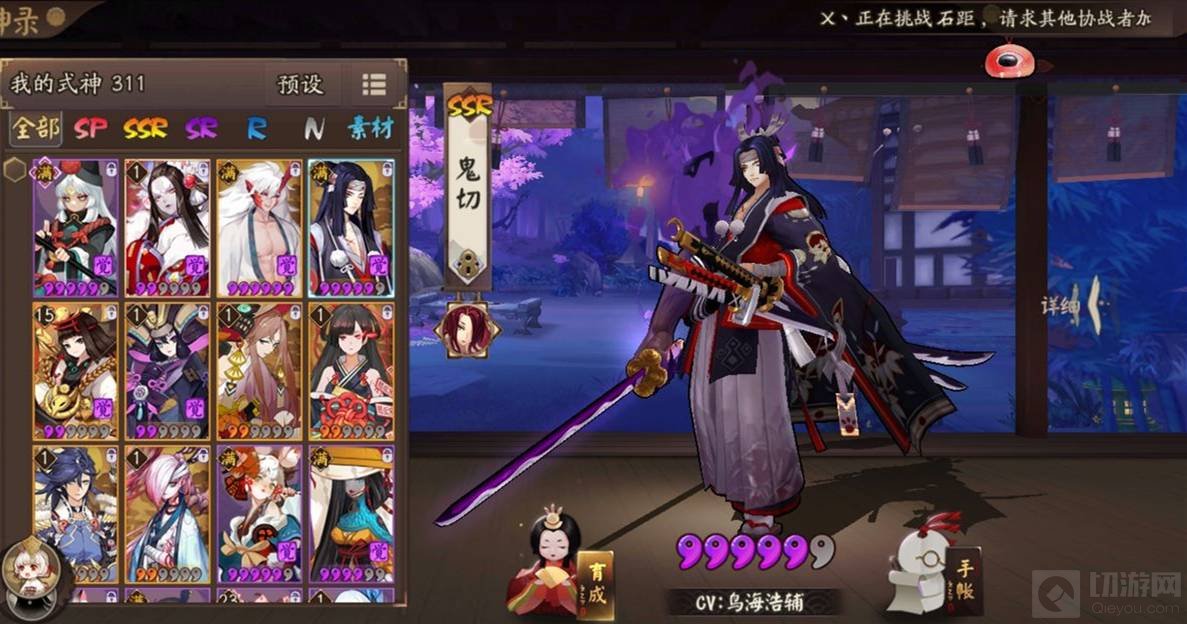Select the pink-haired shikigami card
The height and width of the screenshot is (624, 1187).
167,514
